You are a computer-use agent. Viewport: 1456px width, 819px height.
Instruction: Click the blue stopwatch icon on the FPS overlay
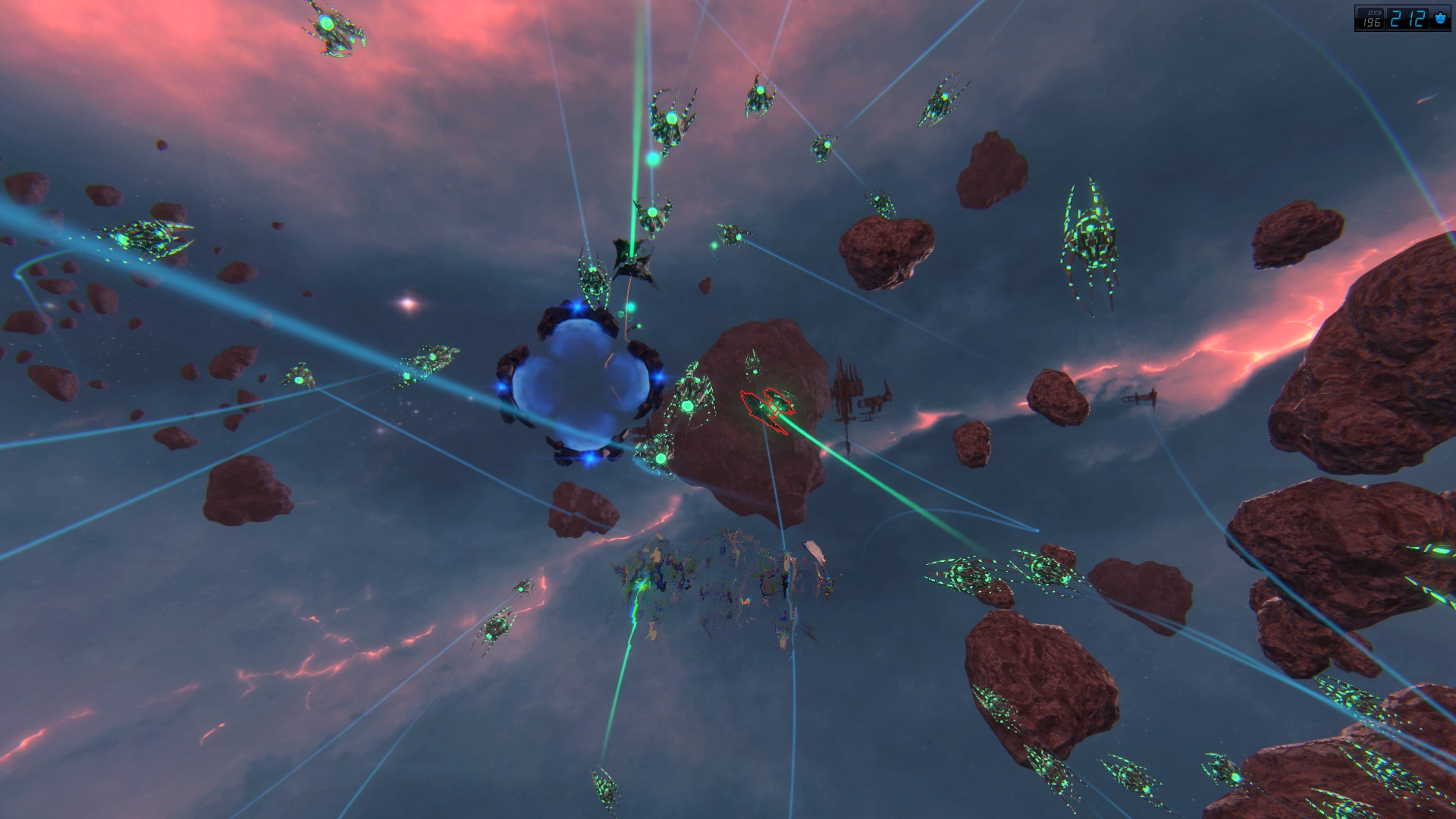[1439, 19]
